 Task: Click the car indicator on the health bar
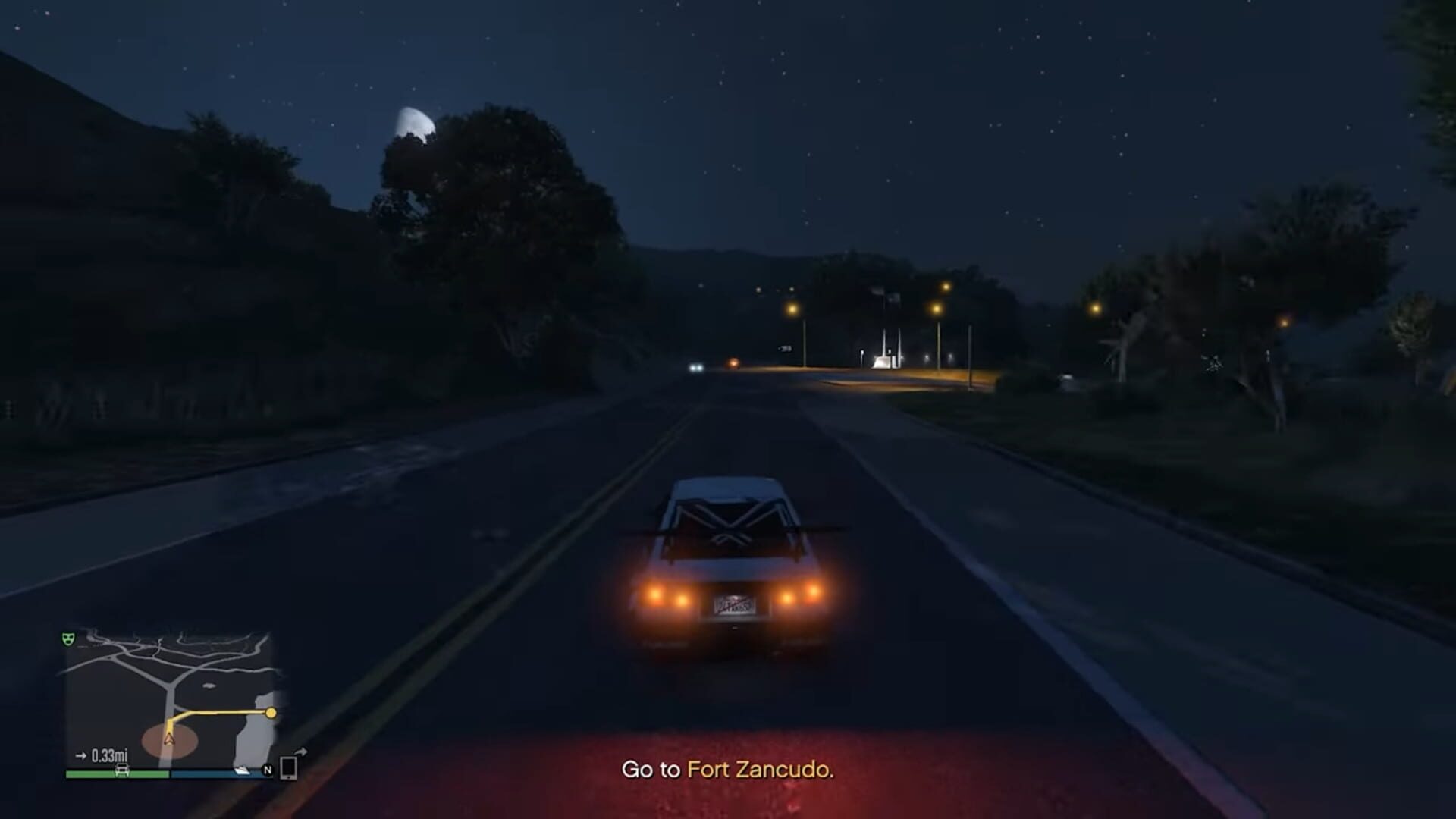pyautogui.click(x=122, y=770)
